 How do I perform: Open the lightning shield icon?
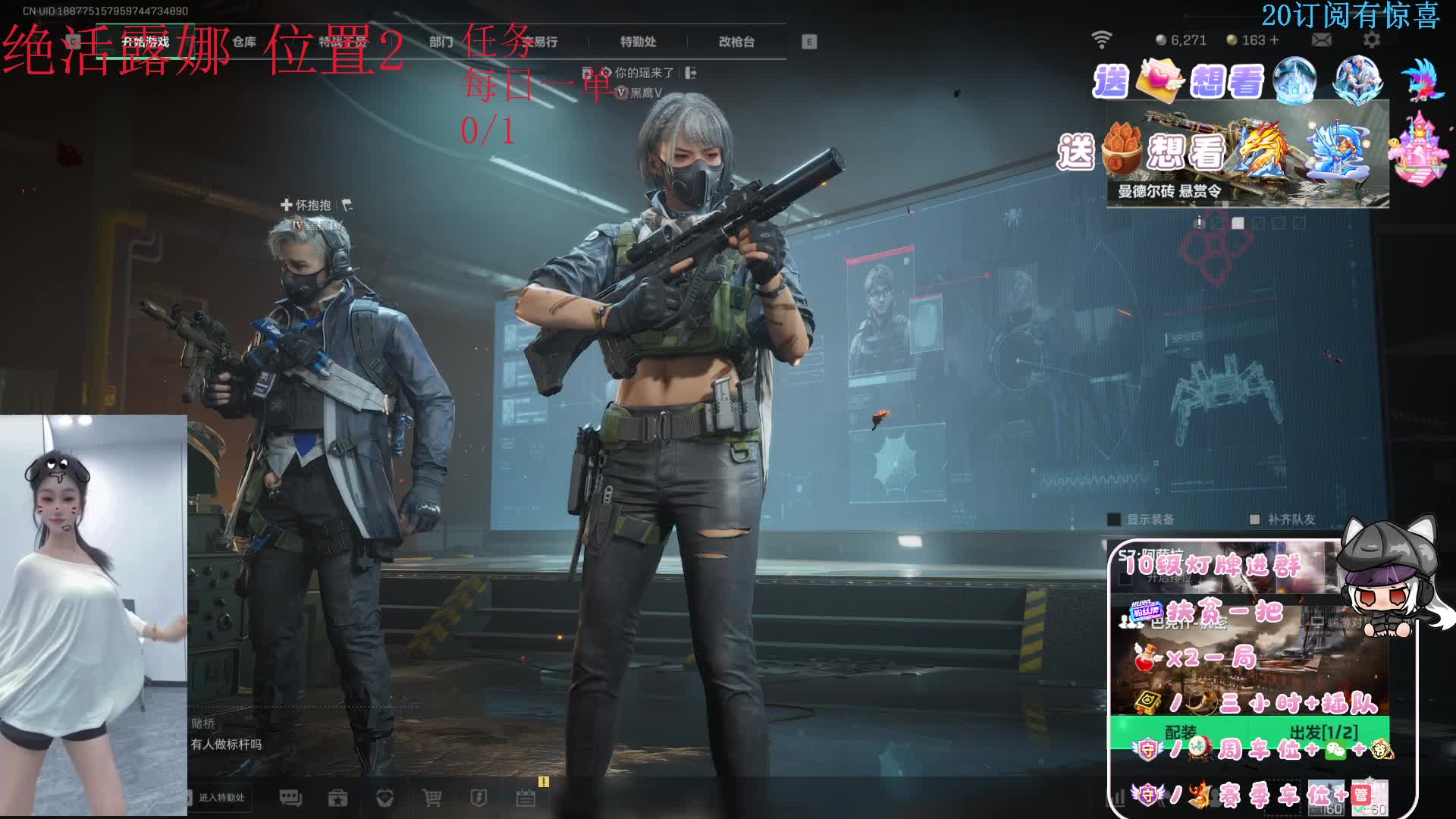point(479,797)
